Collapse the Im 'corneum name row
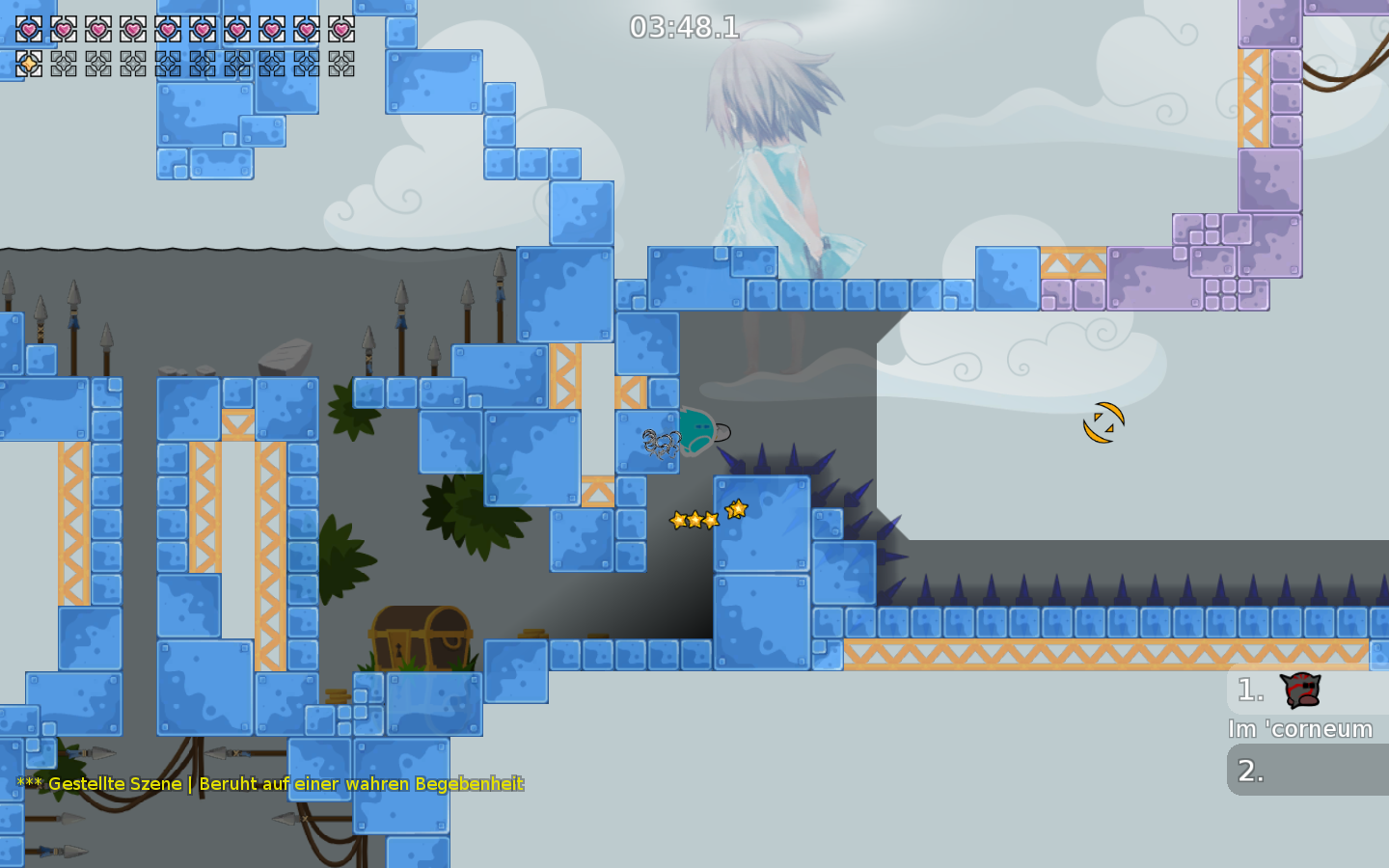1389x868 pixels. pos(1299,730)
